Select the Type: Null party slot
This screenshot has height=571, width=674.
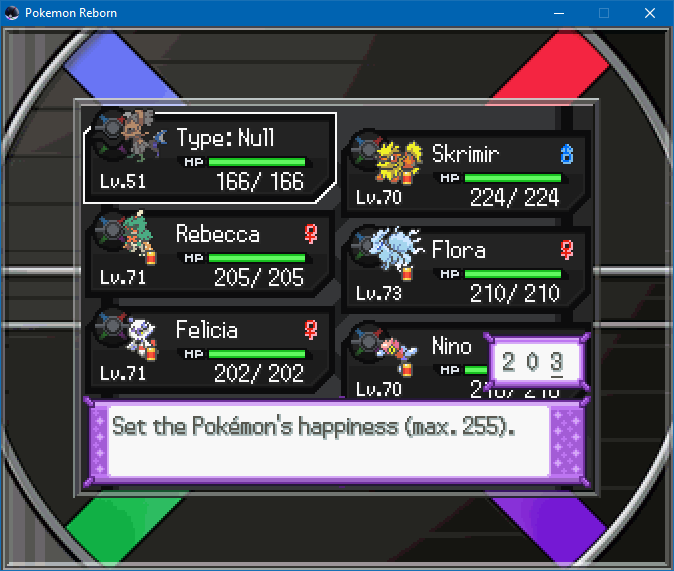(x=209, y=158)
